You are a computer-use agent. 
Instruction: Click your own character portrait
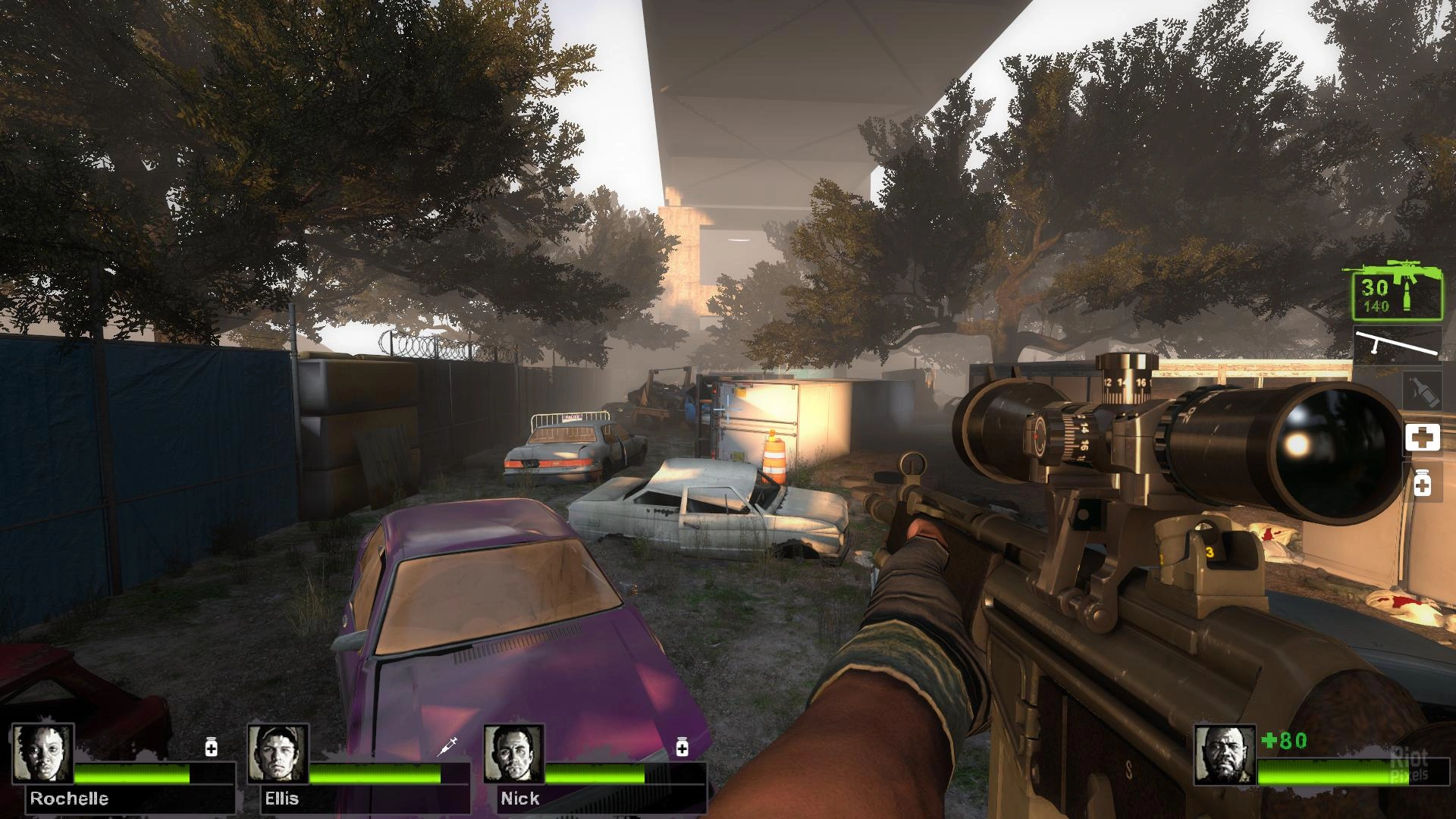click(1225, 755)
